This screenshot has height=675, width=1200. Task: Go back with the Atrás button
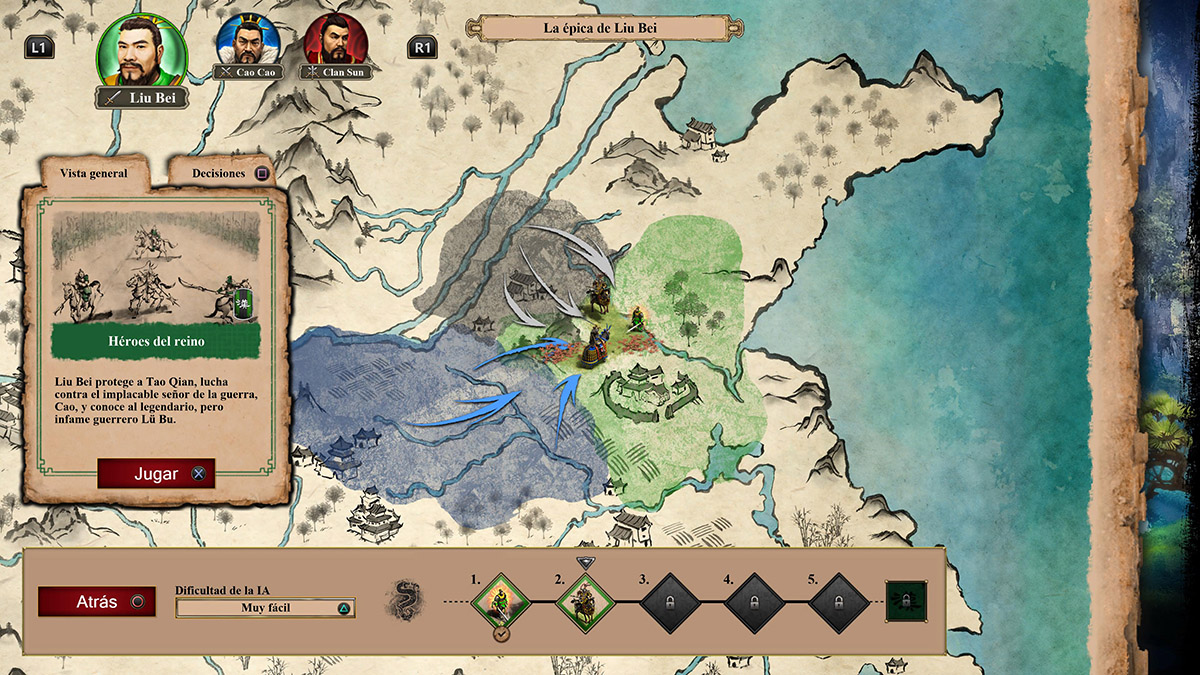[97, 602]
